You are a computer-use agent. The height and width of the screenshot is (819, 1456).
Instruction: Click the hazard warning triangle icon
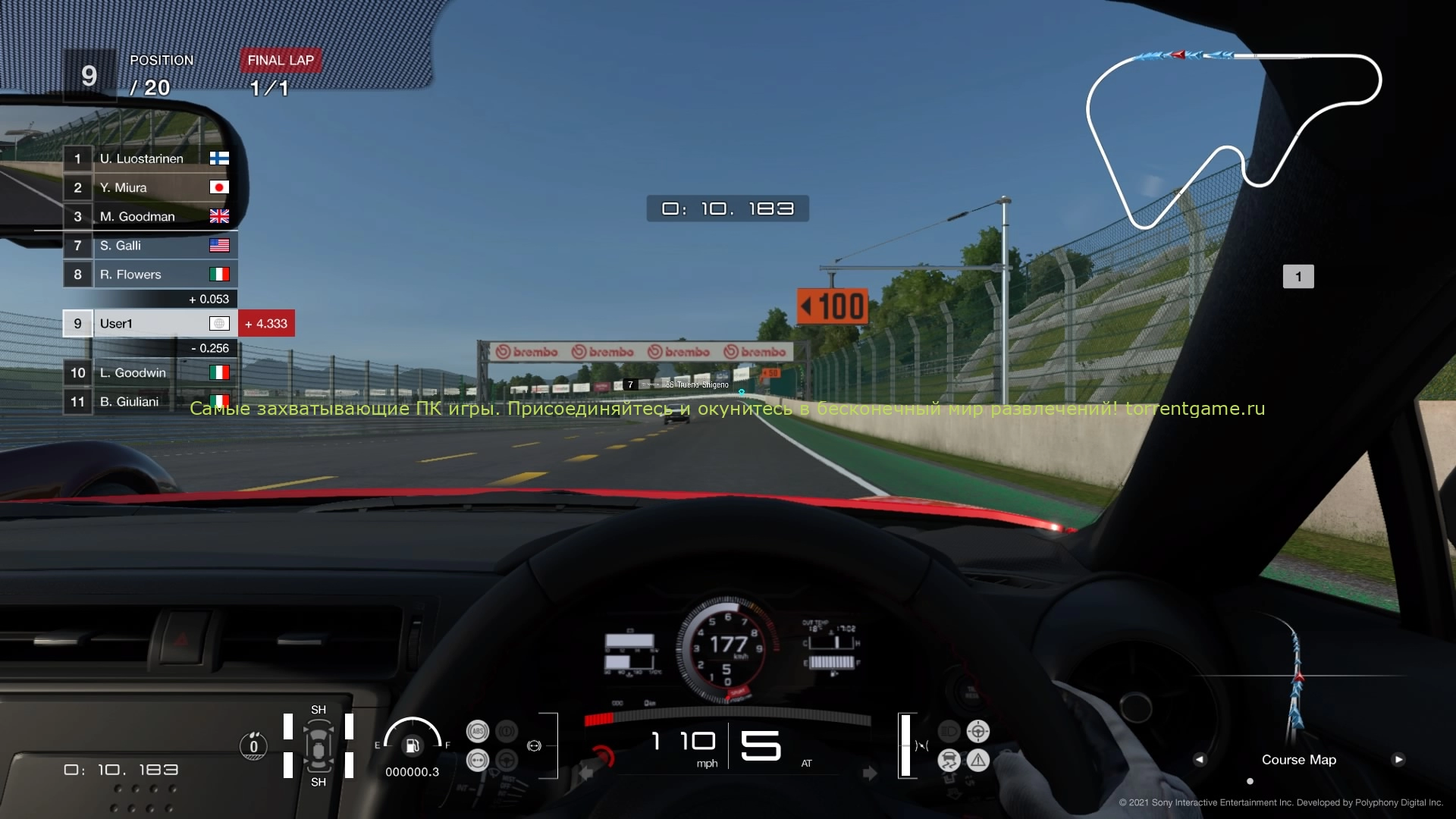coord(978,760)
